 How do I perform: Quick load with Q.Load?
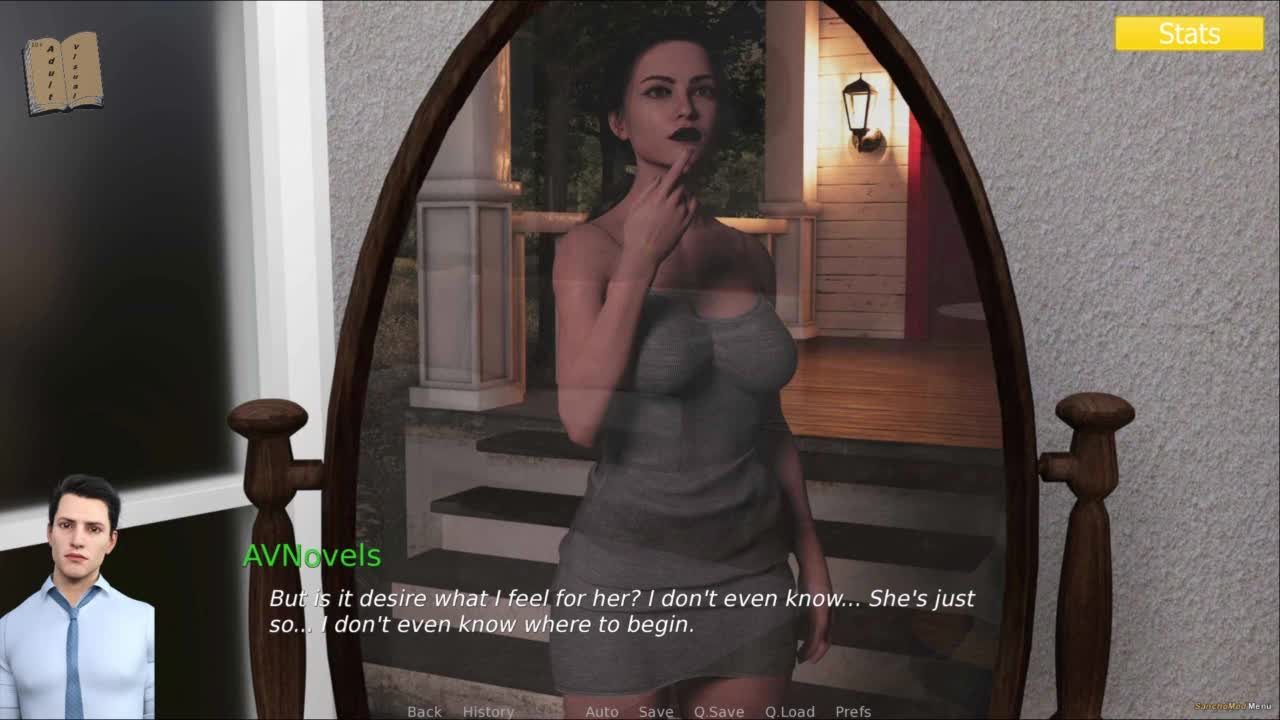coord(790,711)
